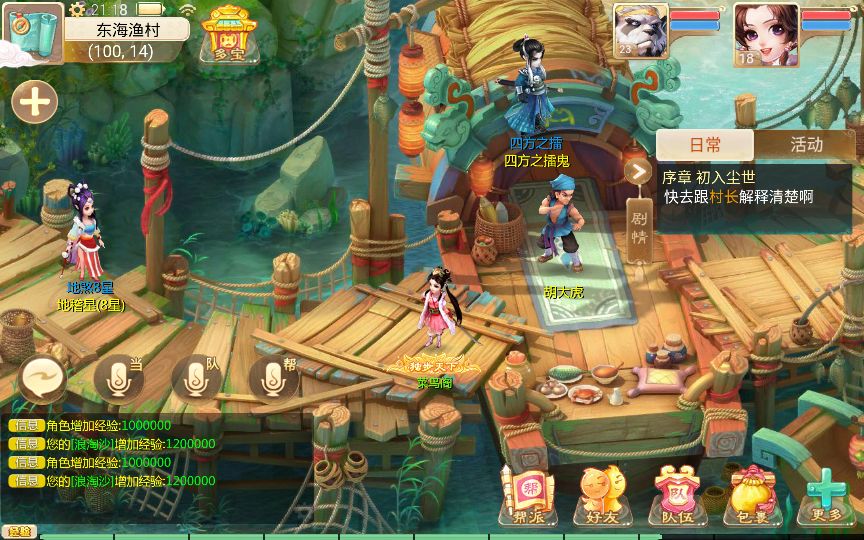This screenshot has height=540, width=864.
Task: Switch to the 活动 tab
Action: pyautogui.click(x=806, y=144)
